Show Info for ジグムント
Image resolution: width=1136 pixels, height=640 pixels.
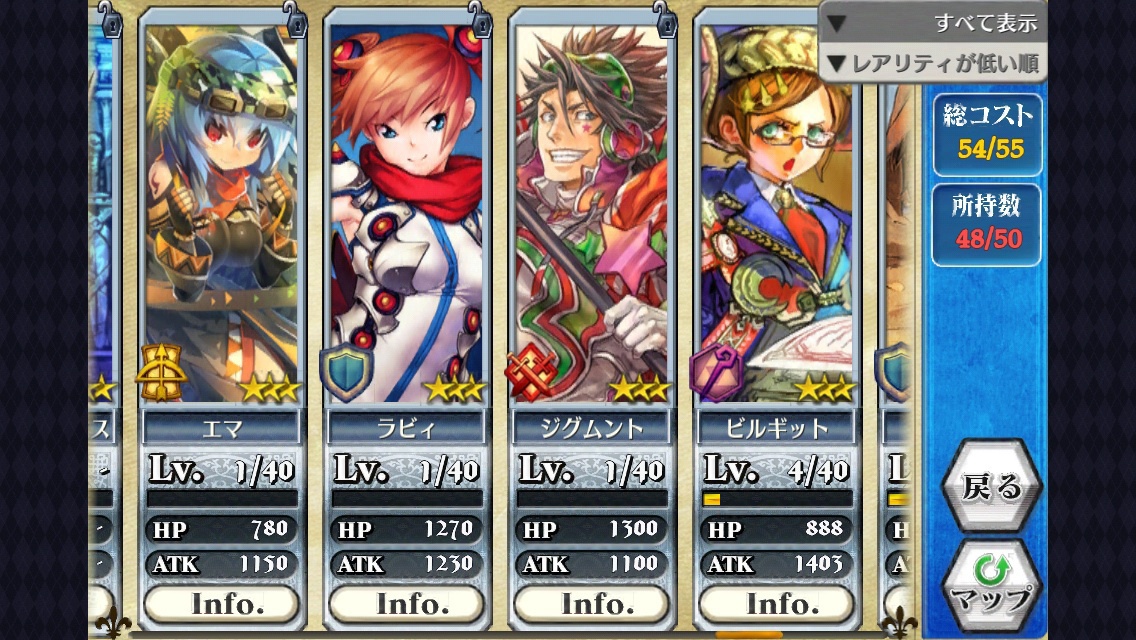(x=591, y=603)
